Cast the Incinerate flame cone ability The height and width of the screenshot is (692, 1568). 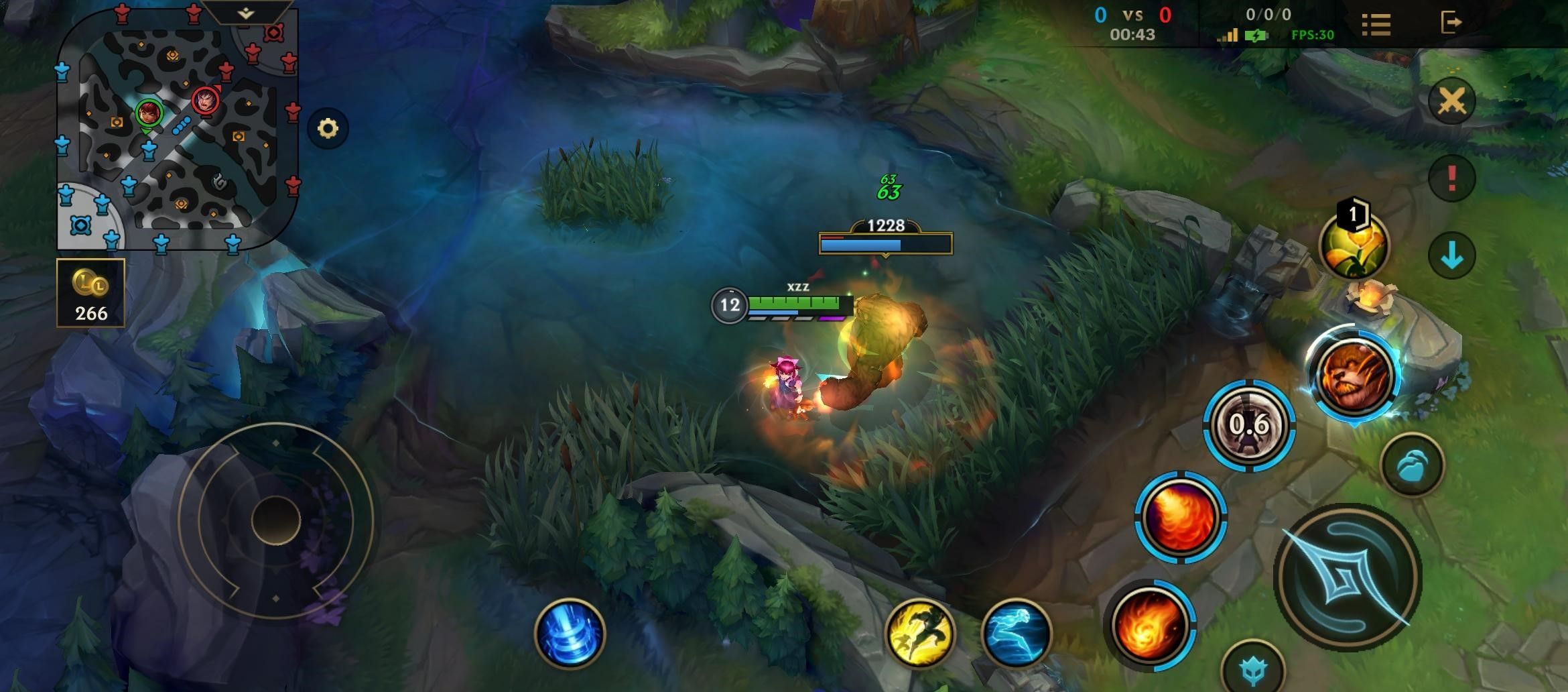(1180, 516)
